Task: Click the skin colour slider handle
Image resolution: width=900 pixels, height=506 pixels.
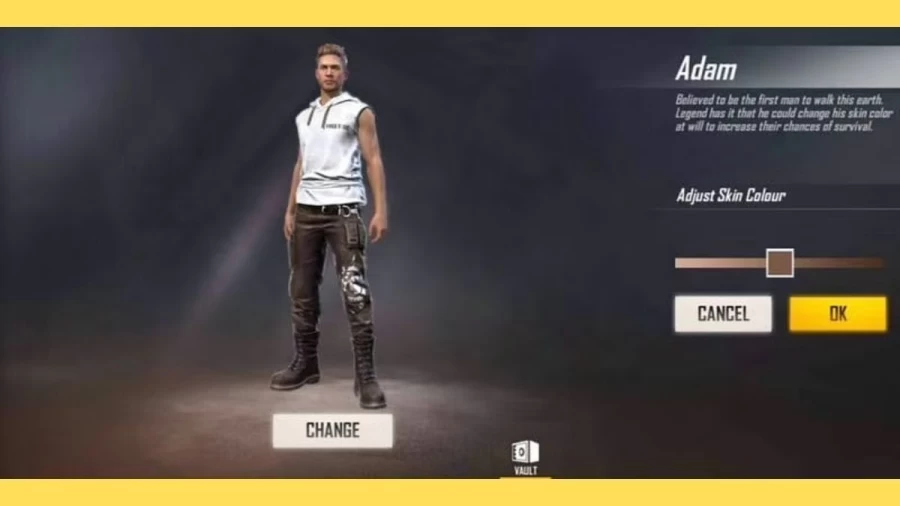Action: tap(779, 263)
